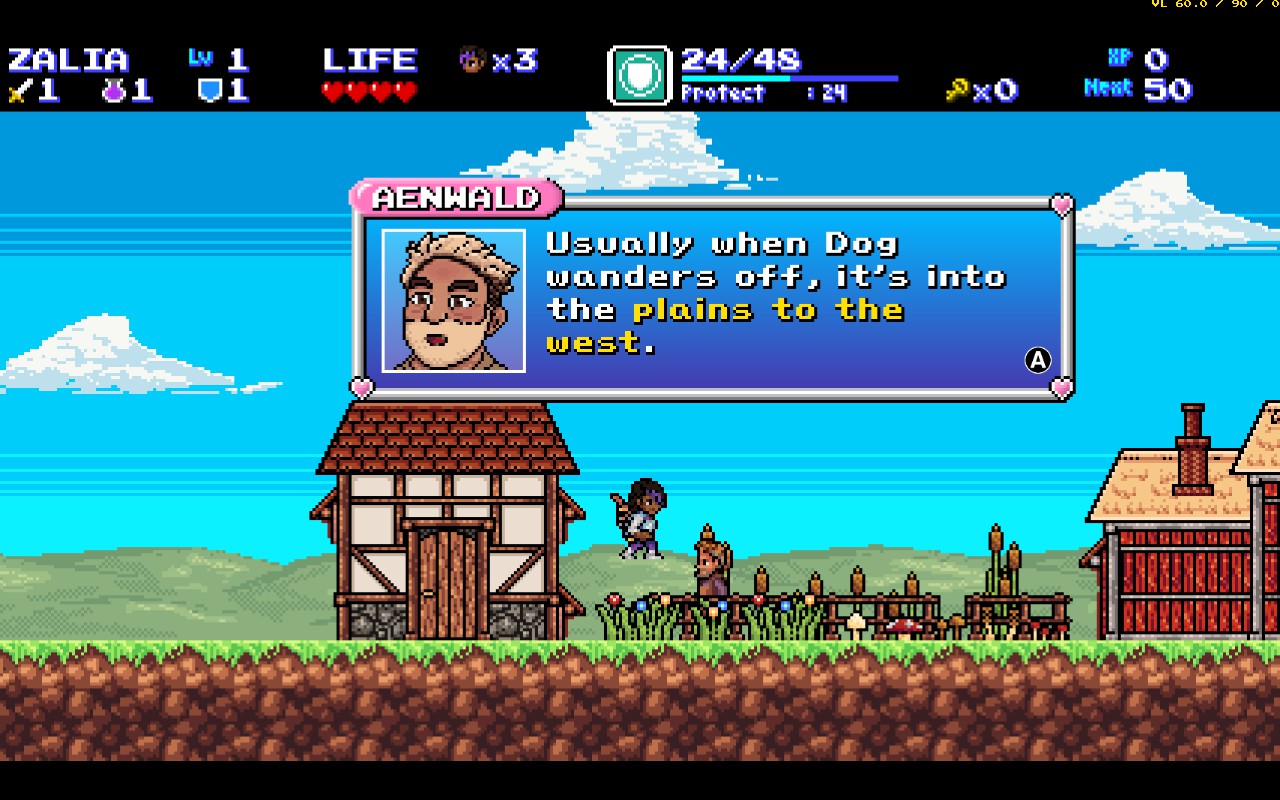
Task: Click the purple potion magic stat icon
Action: coord(113,91)
